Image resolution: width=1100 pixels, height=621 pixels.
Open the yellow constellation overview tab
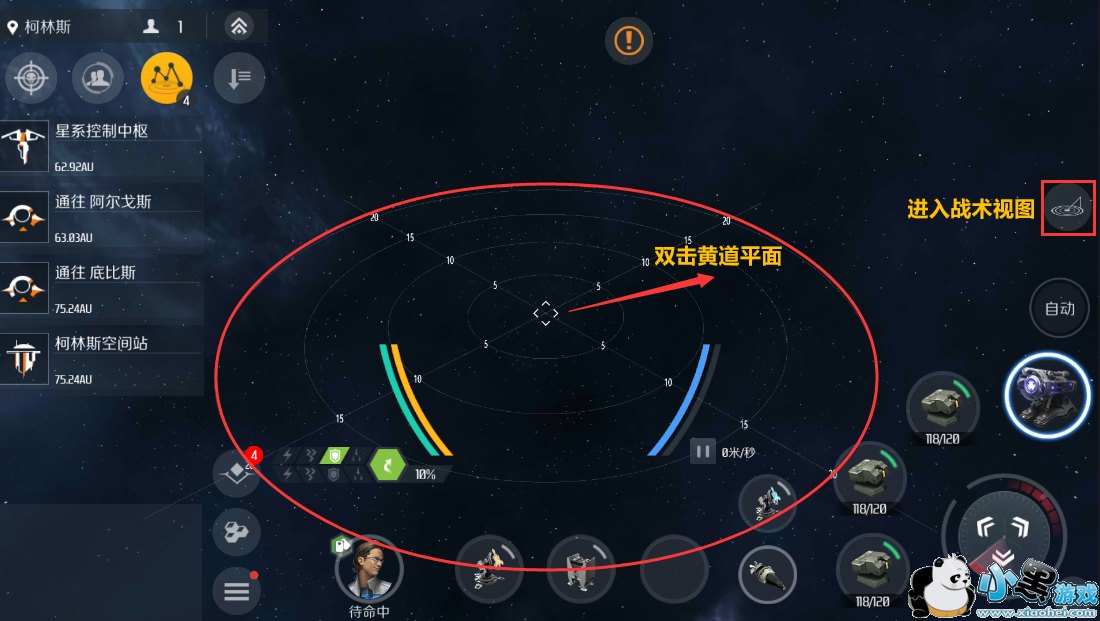pyautogui.click(x=166, y=77)
